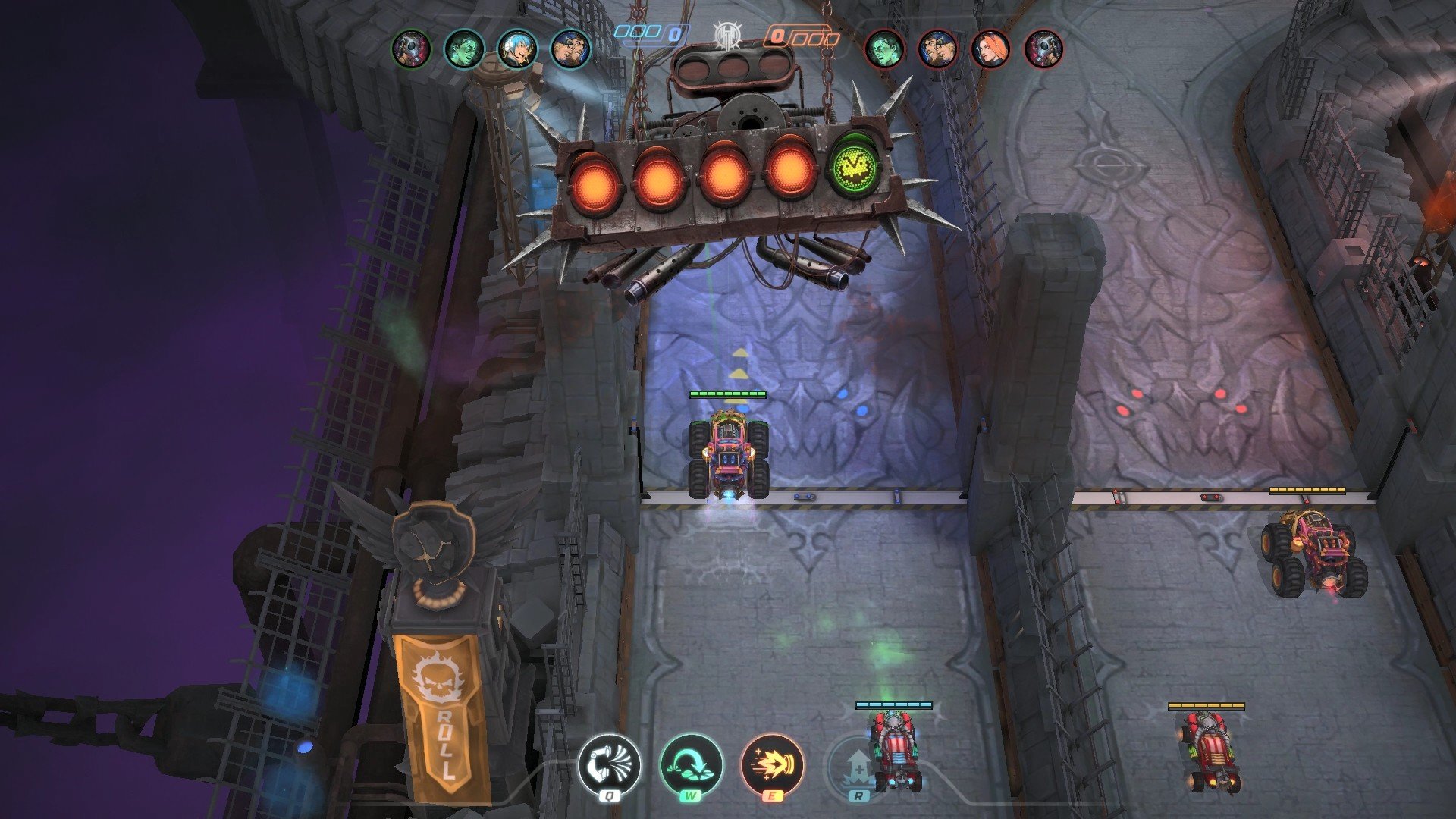Click the spiked emblem between the scores
This screenshot has width=1456, height=819.
pyautogui.click(x=727, y=36)
